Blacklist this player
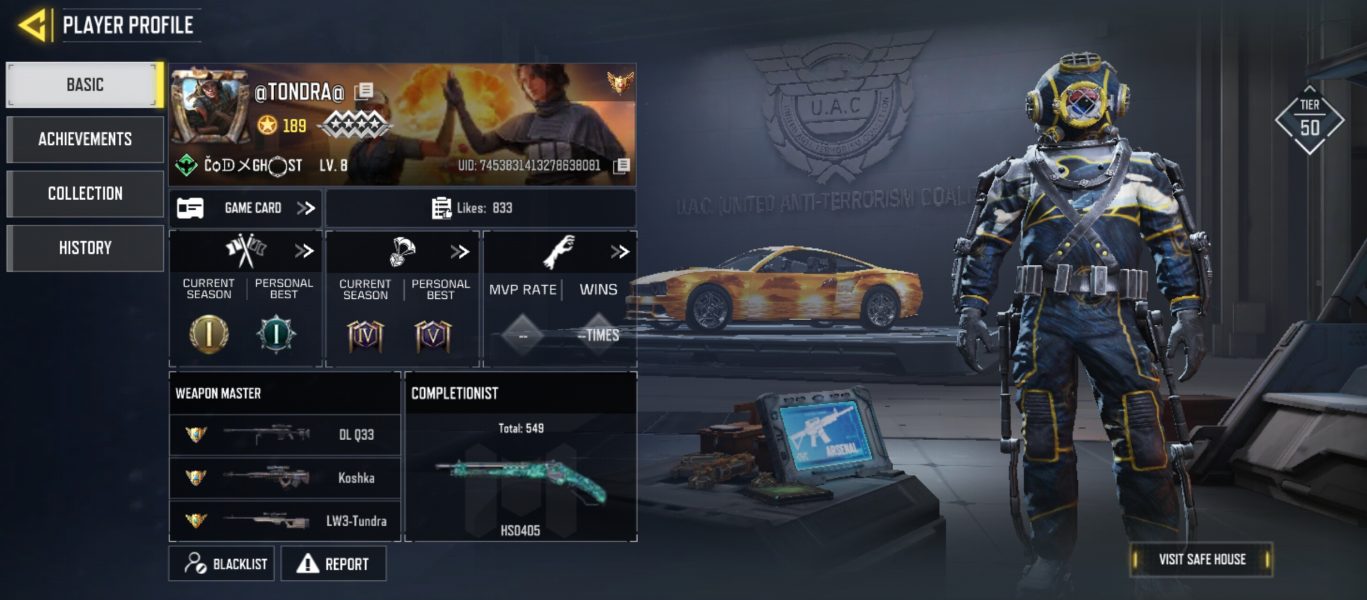 pyautogui.click(x=225, y=564)
